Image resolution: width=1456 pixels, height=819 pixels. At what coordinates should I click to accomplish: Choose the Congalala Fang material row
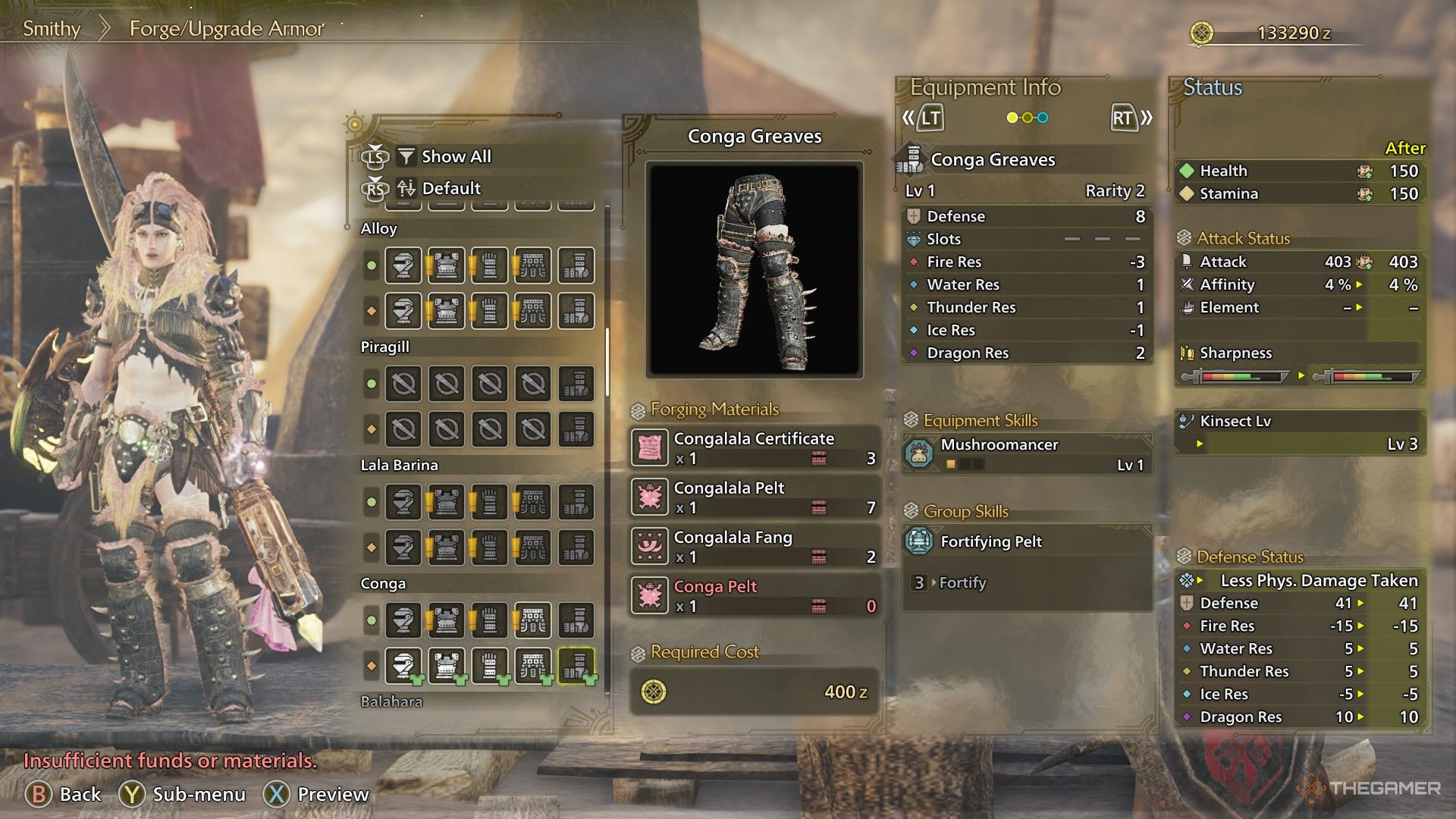coord(755,546)
